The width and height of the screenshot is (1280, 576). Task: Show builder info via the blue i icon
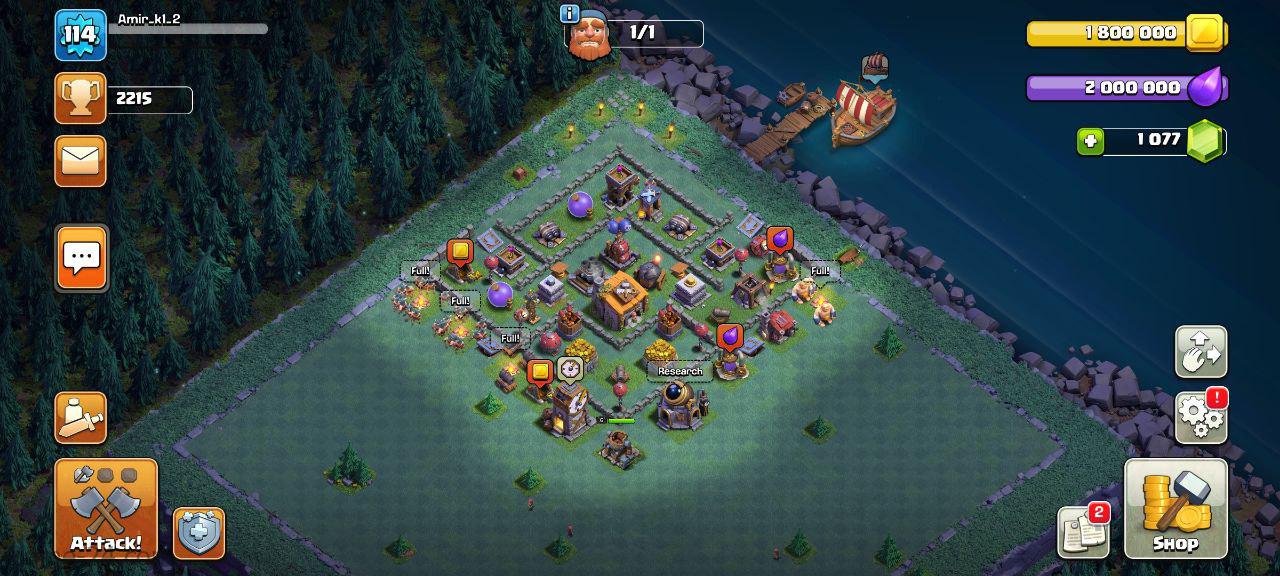(570, 14)
